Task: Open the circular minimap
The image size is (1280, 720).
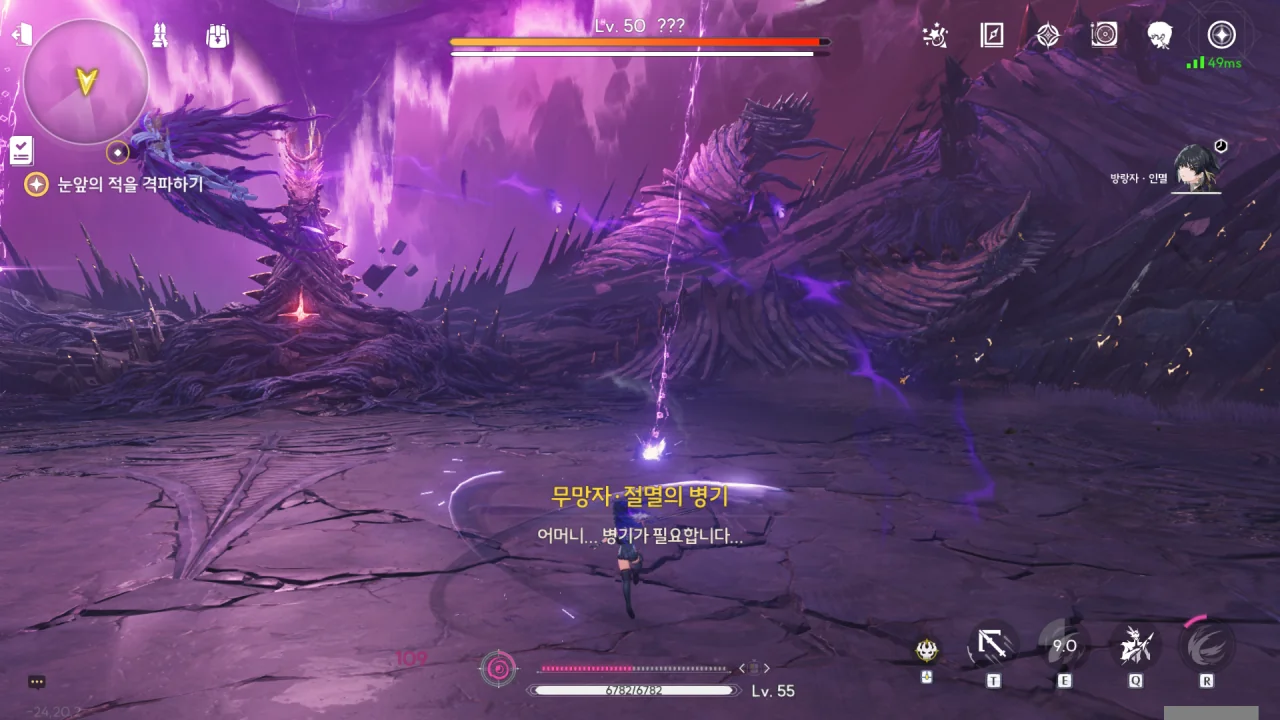Action: click(86, 81)
